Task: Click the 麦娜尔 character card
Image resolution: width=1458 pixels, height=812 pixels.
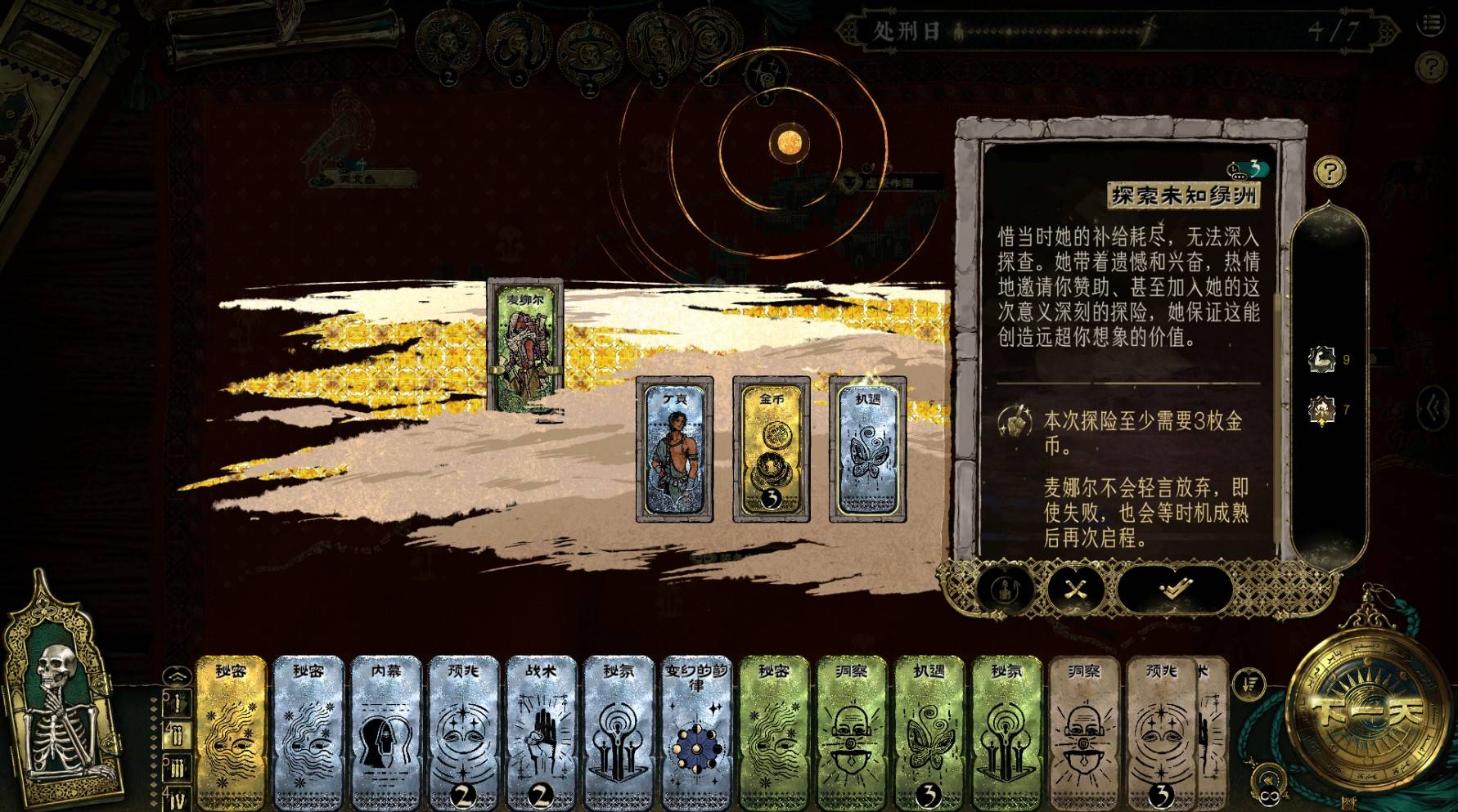Action: (524, 344)
